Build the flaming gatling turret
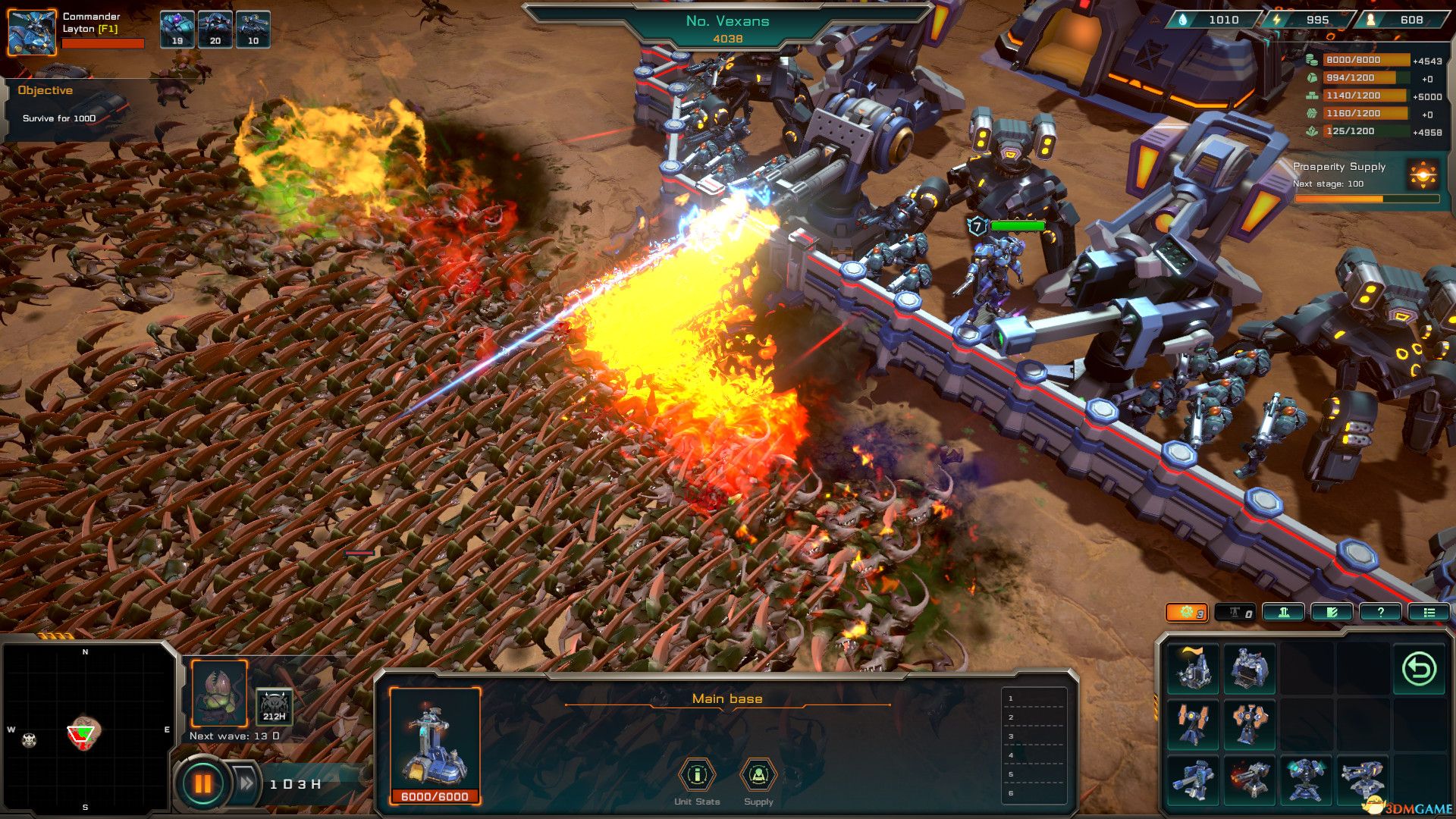Screen dimensions: 1456x819 point(1249,780)
